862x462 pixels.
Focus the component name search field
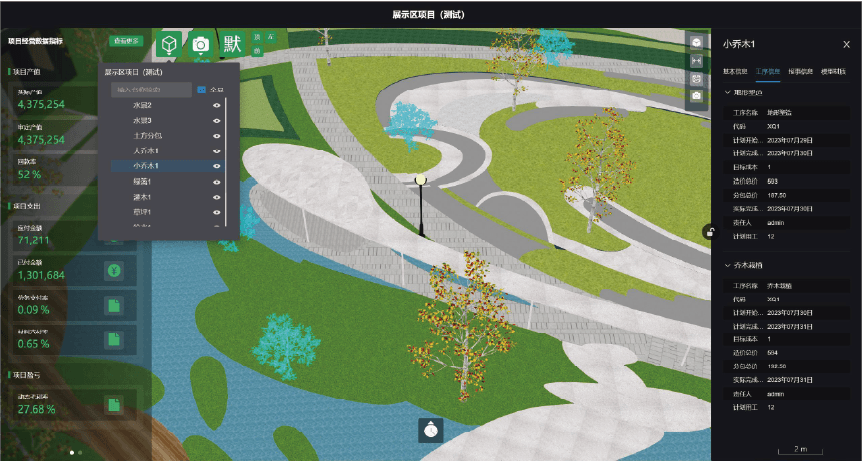(150, 90)
